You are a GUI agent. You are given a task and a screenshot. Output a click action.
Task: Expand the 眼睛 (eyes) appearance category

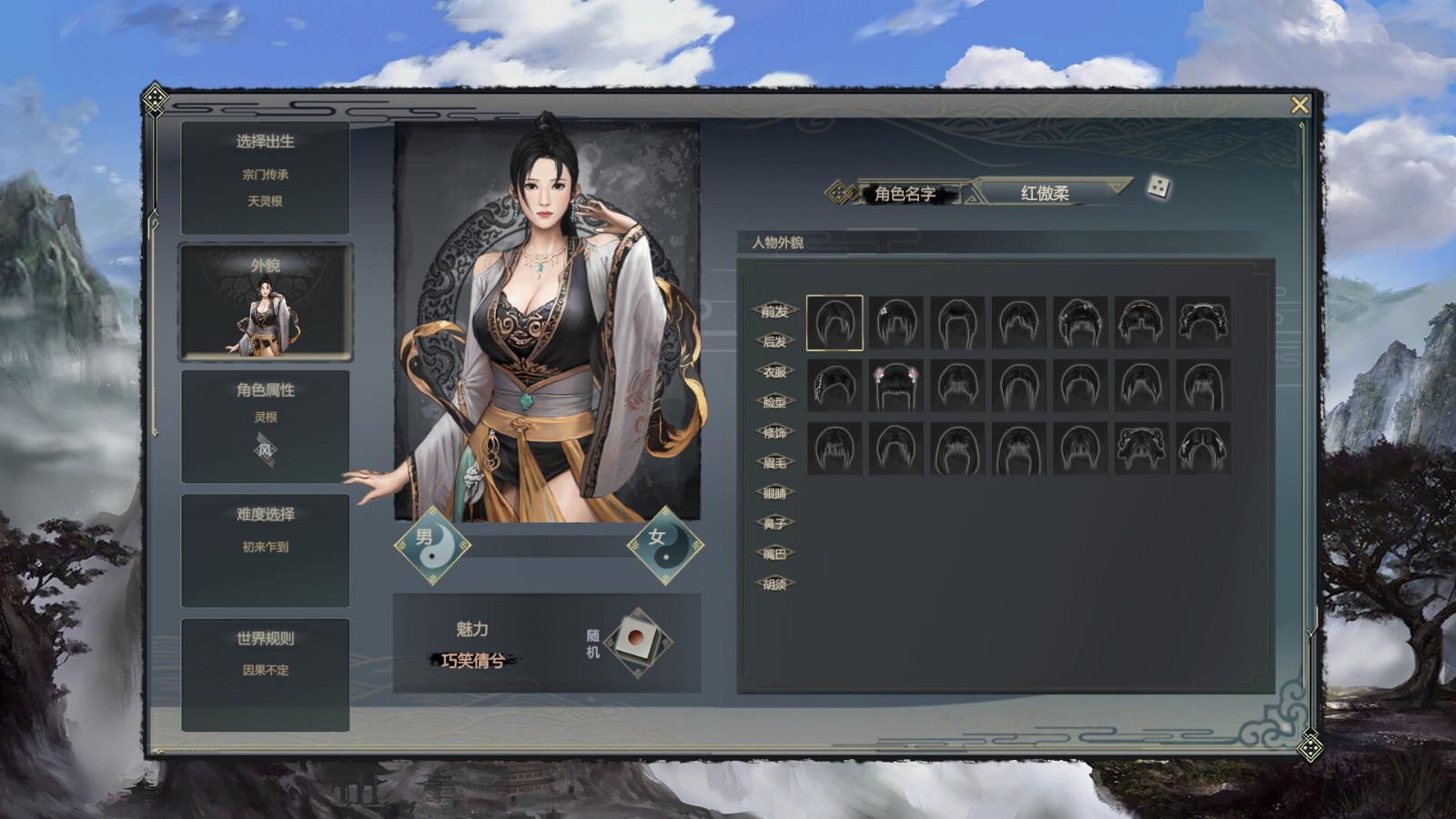(x=775, y=492)
